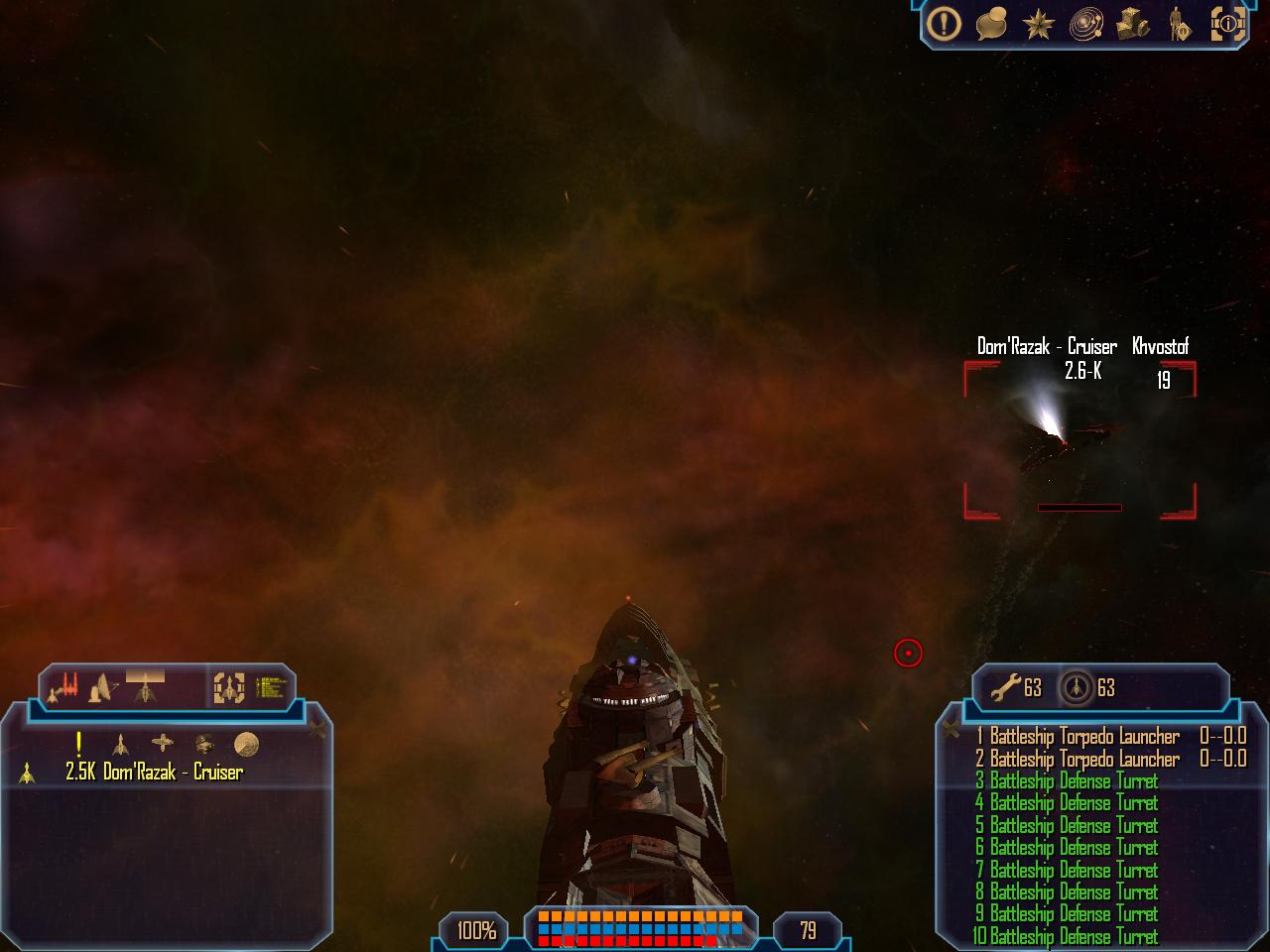Open the cargo crates icon
The height and width of the screenshot is (952, 1270).
[x=1133, y=24]
